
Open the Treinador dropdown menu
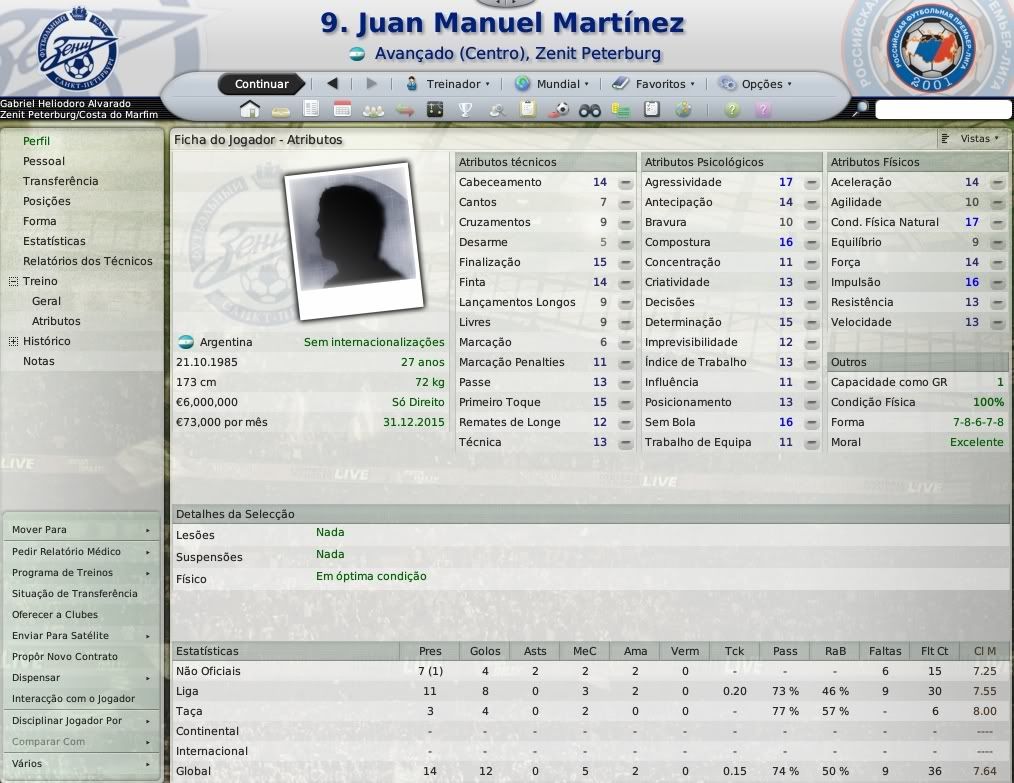(x=447, y=84)
